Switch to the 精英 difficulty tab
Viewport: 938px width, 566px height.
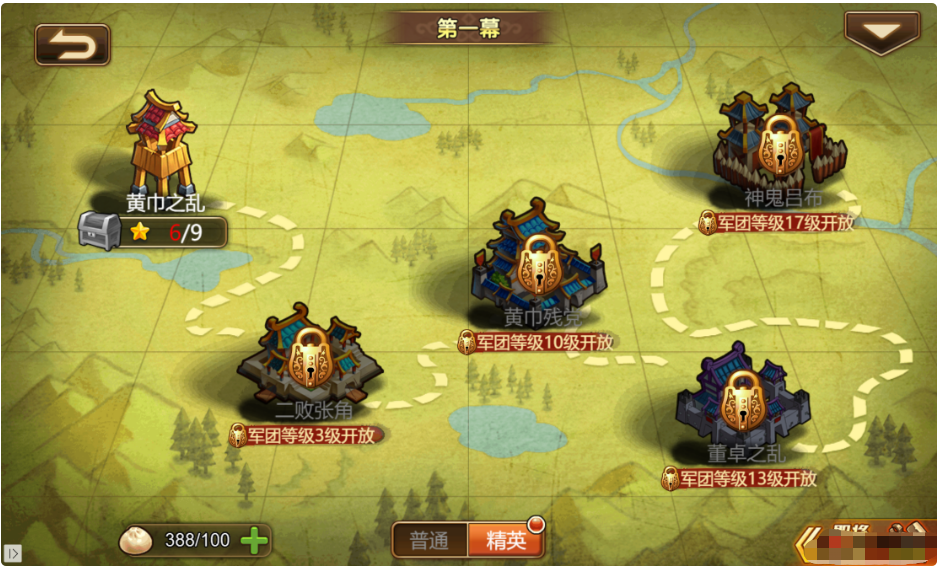coord(506,541)
